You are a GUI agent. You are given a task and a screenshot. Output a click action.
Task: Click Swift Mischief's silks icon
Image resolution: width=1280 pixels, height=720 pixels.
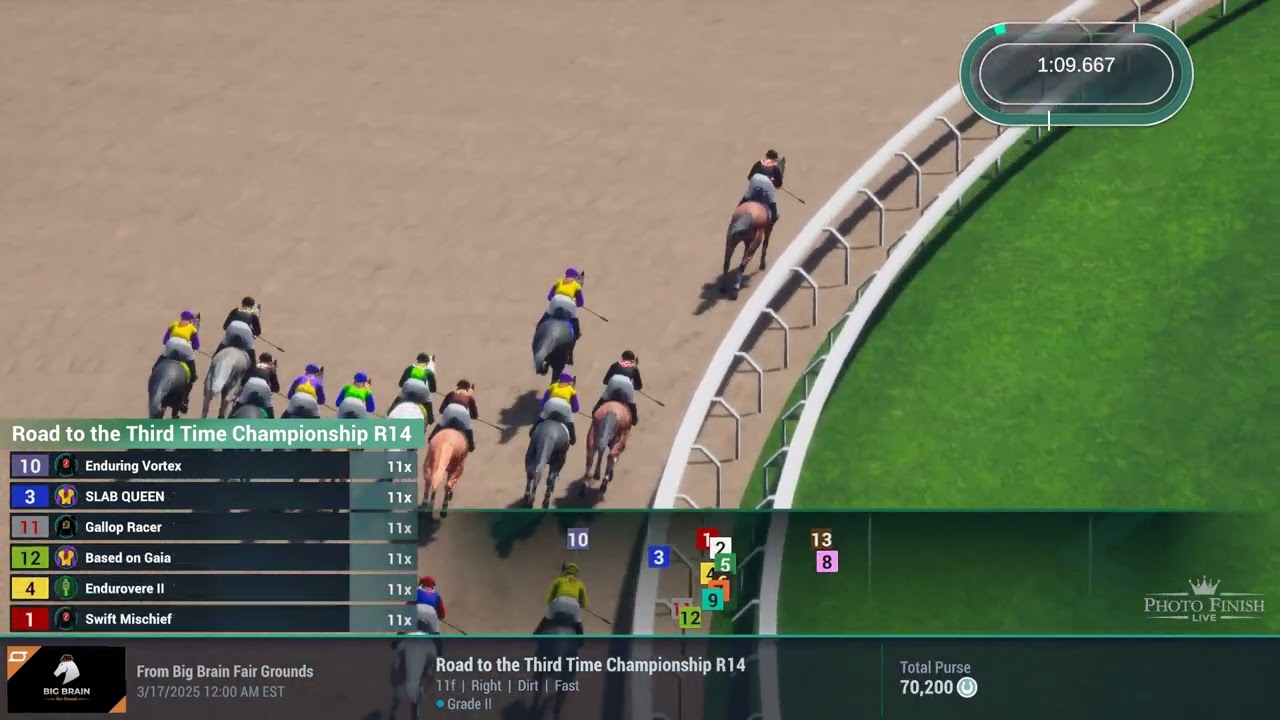click(x=65, y=619)
